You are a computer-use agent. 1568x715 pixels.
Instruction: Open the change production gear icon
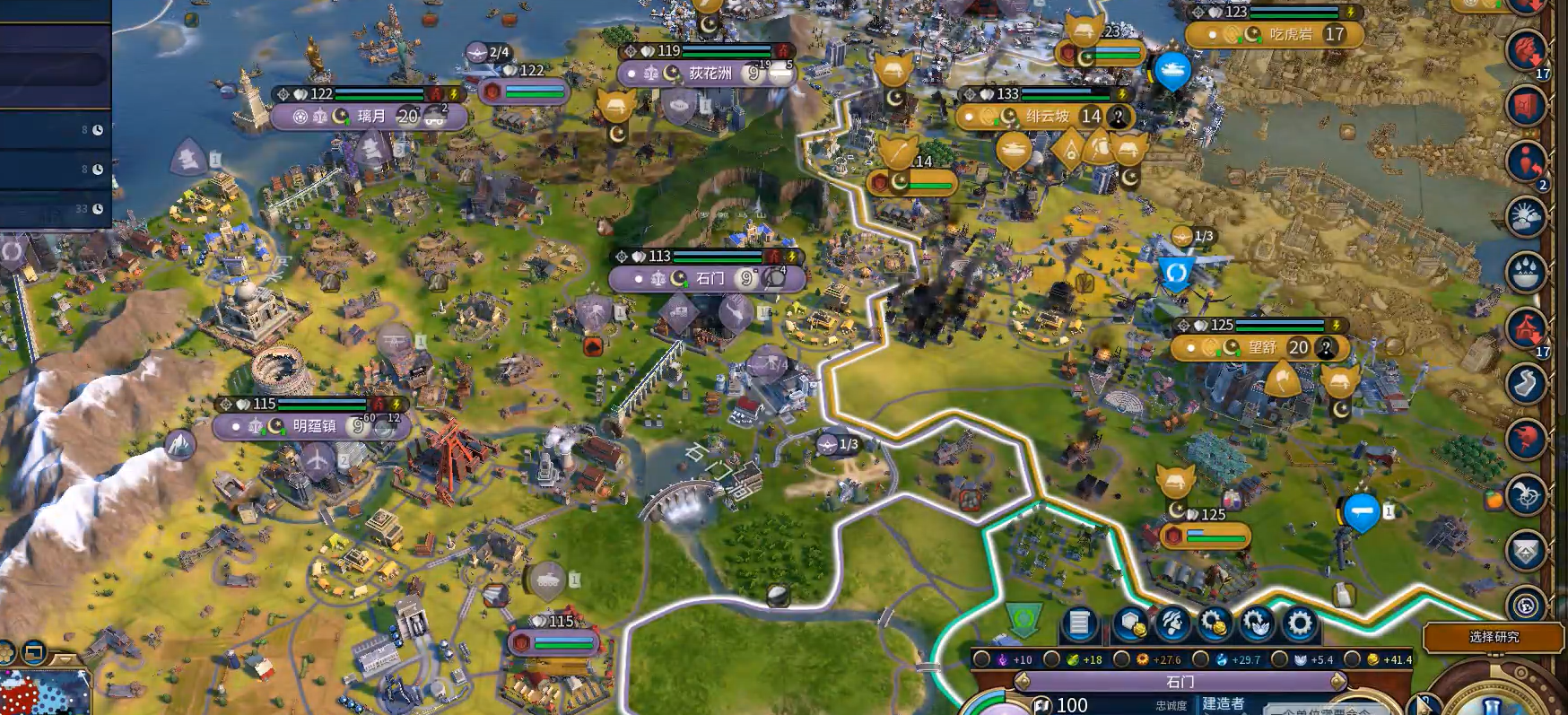click(x=1299, y=623)
